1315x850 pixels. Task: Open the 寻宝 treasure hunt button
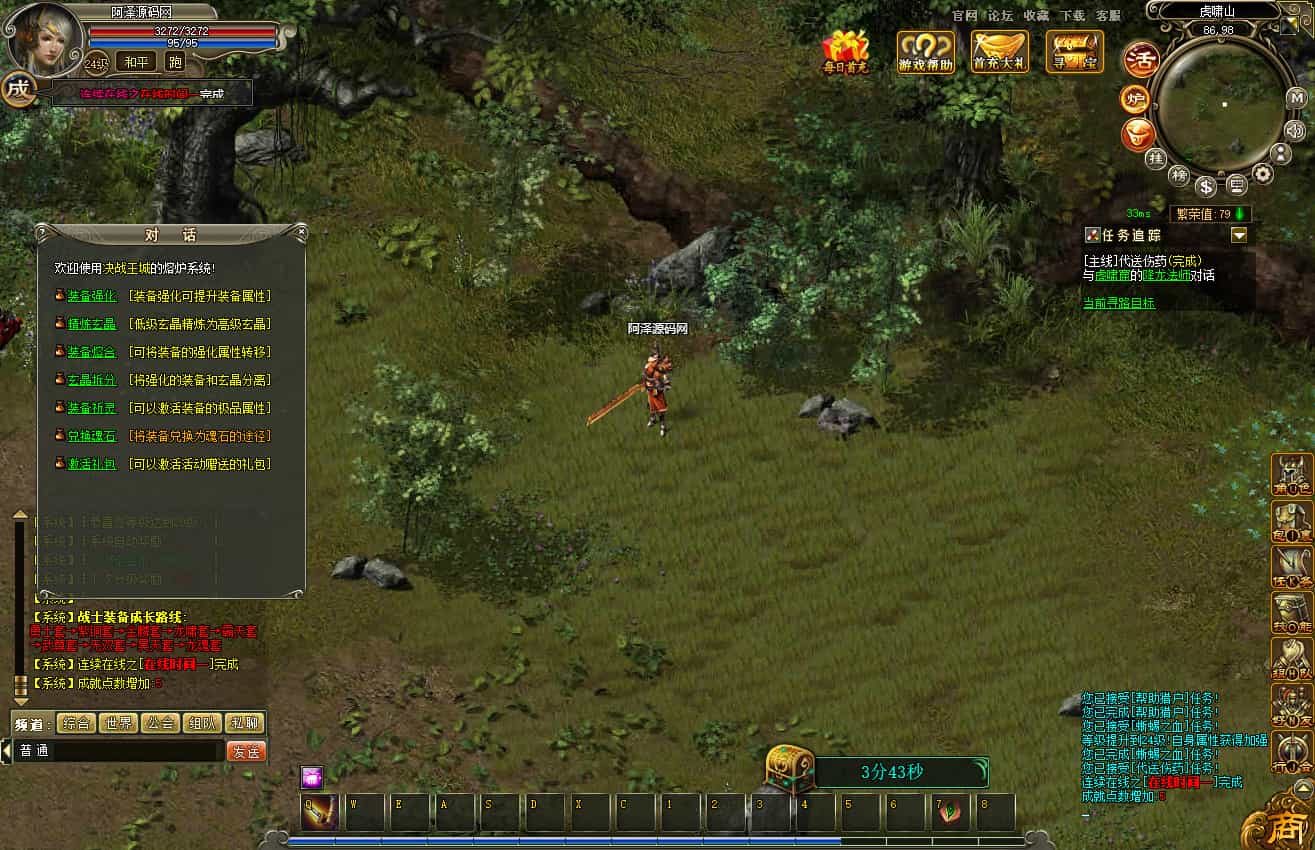1074,52
